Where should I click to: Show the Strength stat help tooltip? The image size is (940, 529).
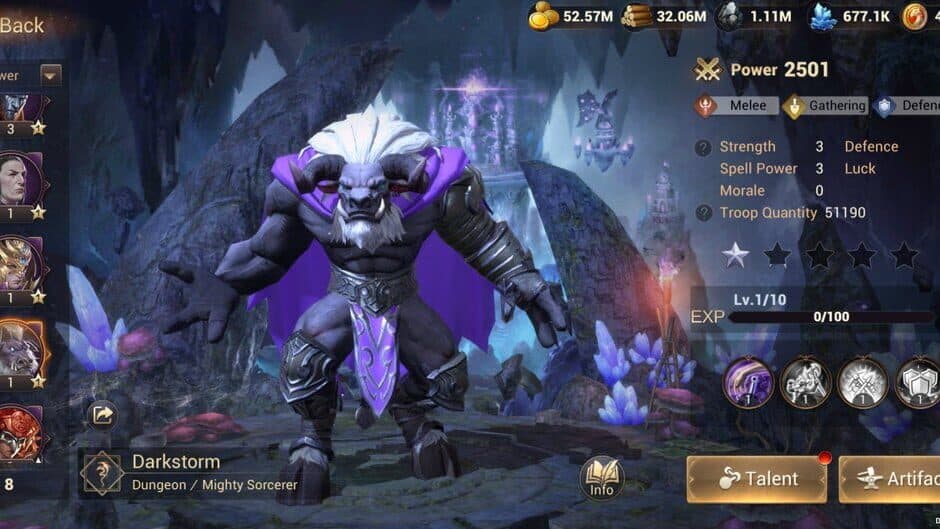pos(704,147)
